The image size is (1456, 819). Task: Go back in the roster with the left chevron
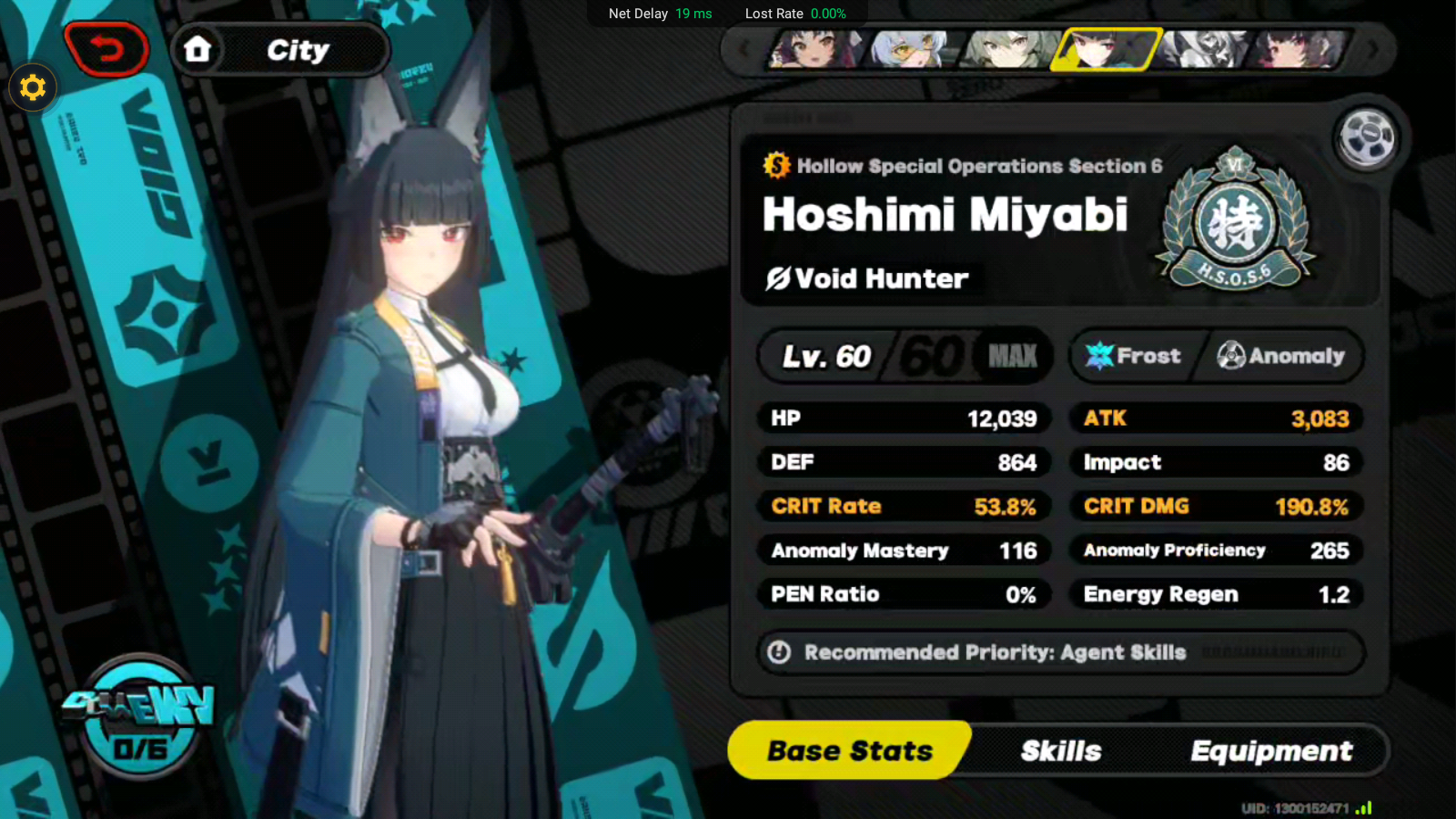[x=742, y=50]
